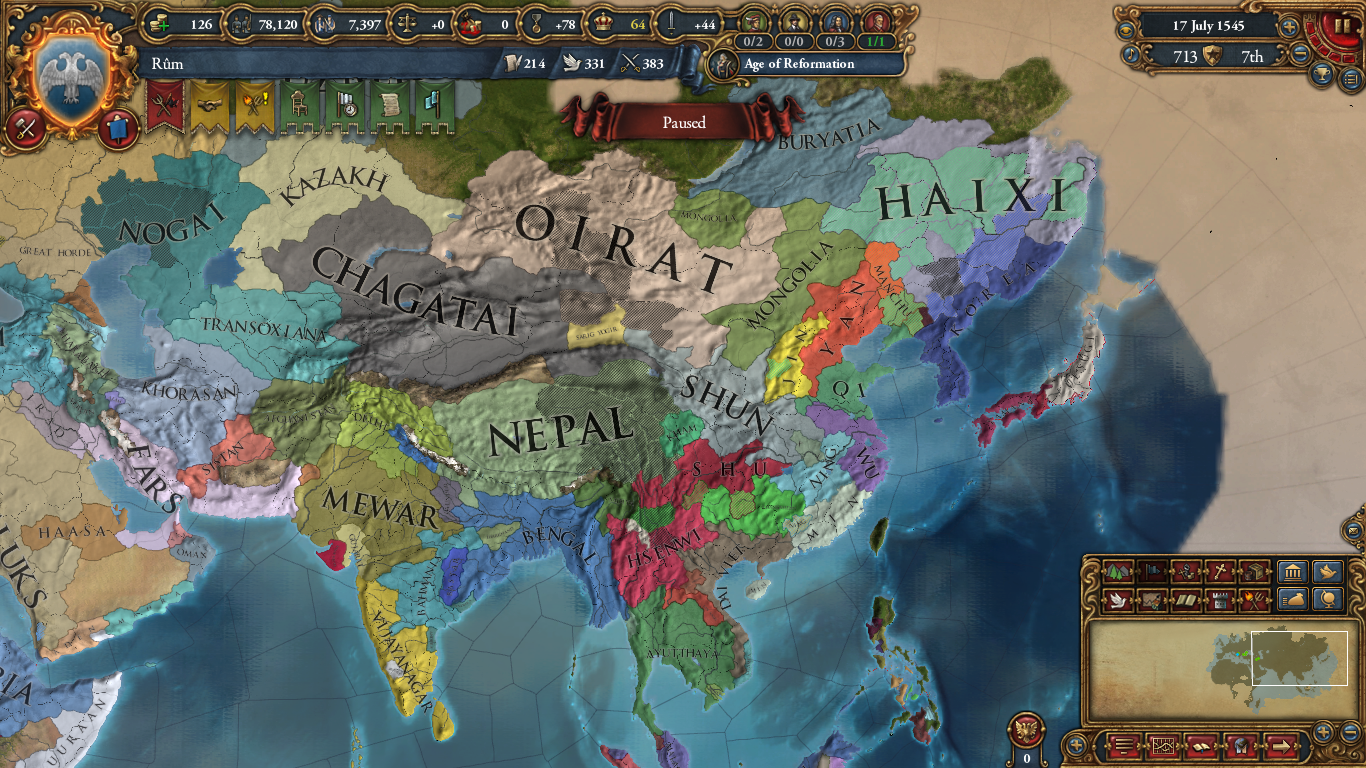Open the game menu from the bottom bar
The image size is (1366, 768).
tap(1124, 747)
